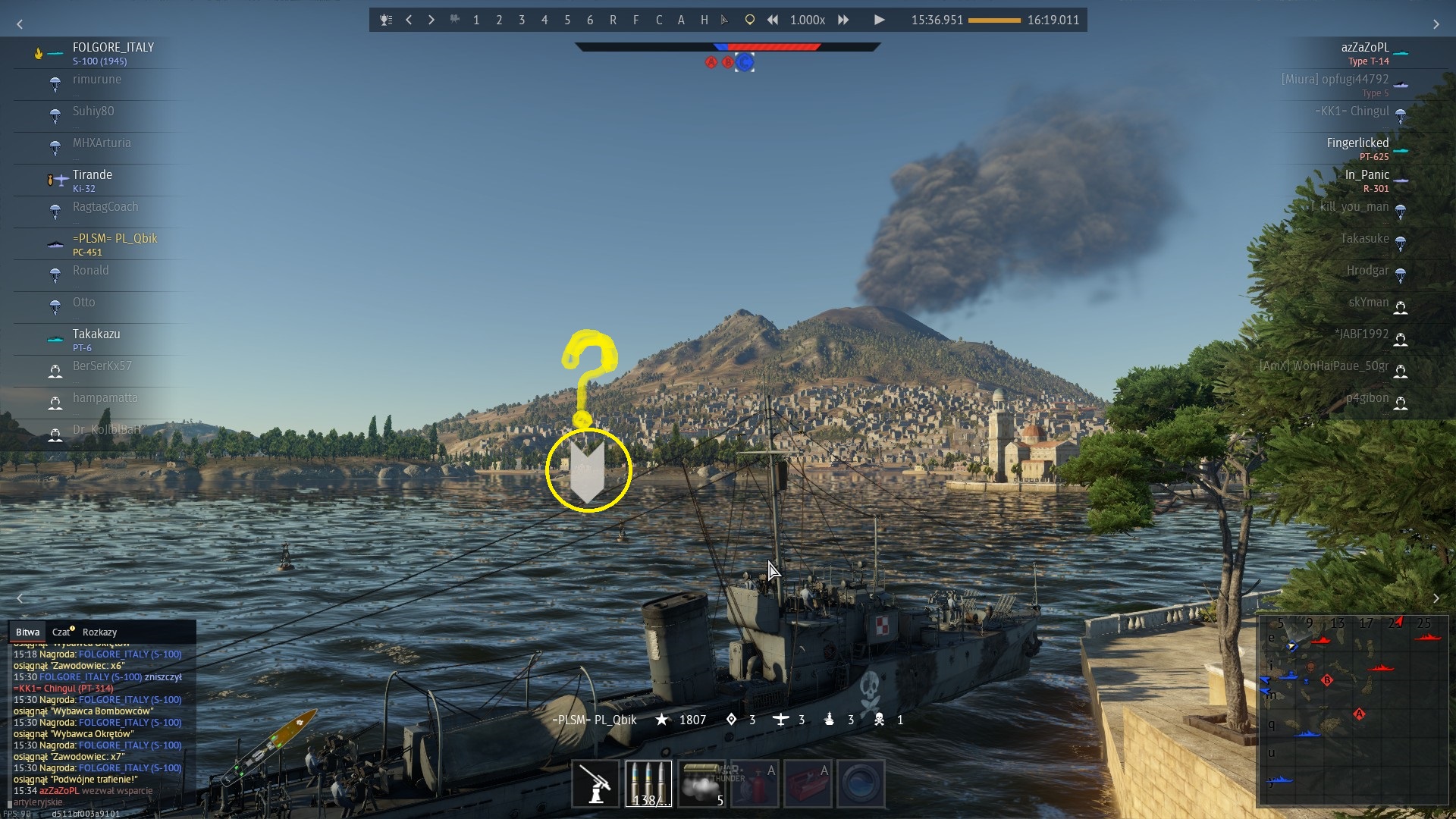Spectate azZaZoPL on the enemy team
Viewport: 1456px width, 819px height.
[1364, 48]
